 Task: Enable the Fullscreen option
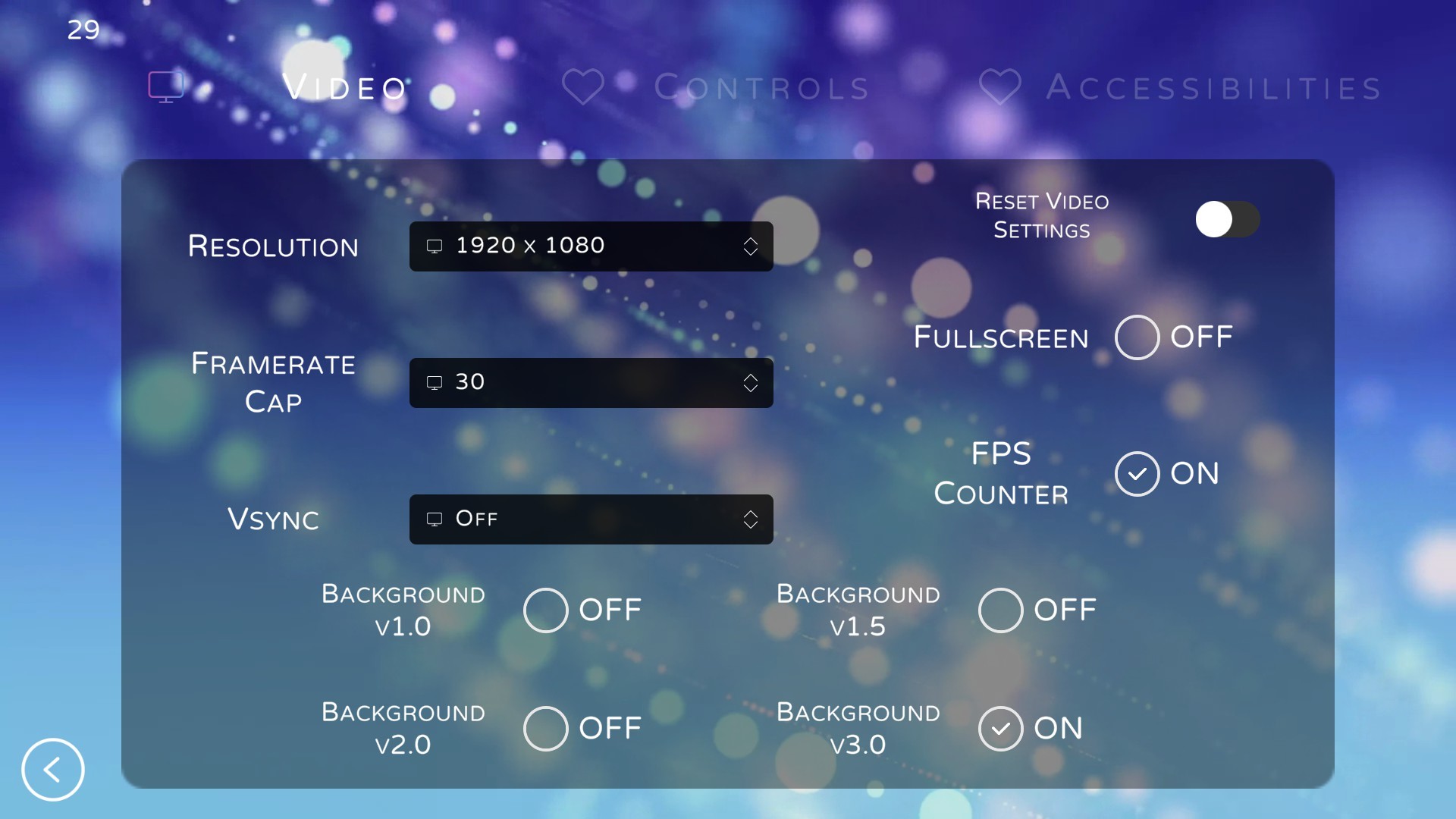pyautogui.click(x=1137, y=337)
